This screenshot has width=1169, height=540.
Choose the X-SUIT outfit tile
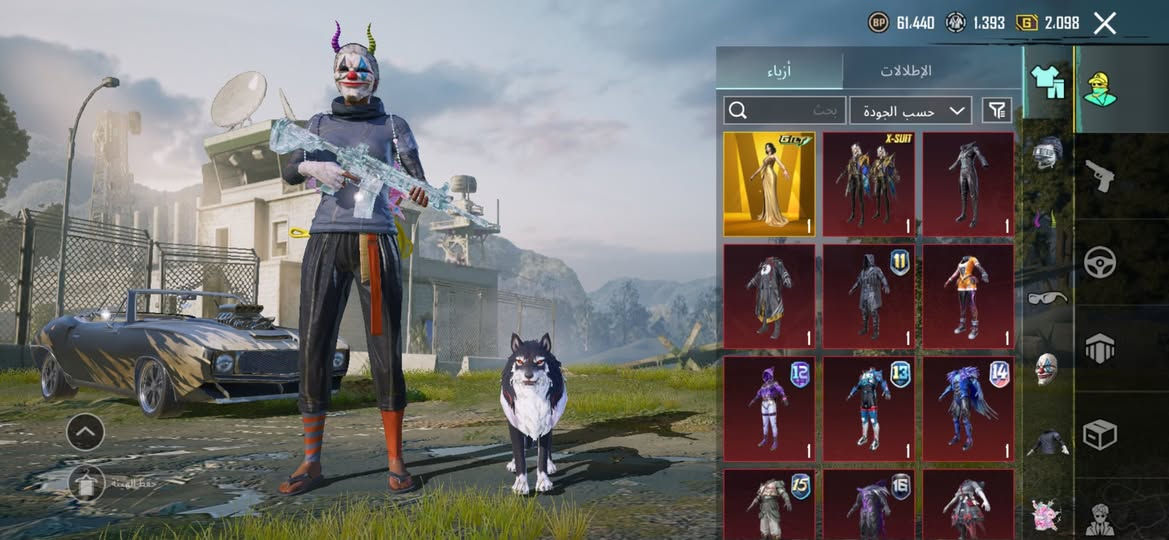pos(868,184)
